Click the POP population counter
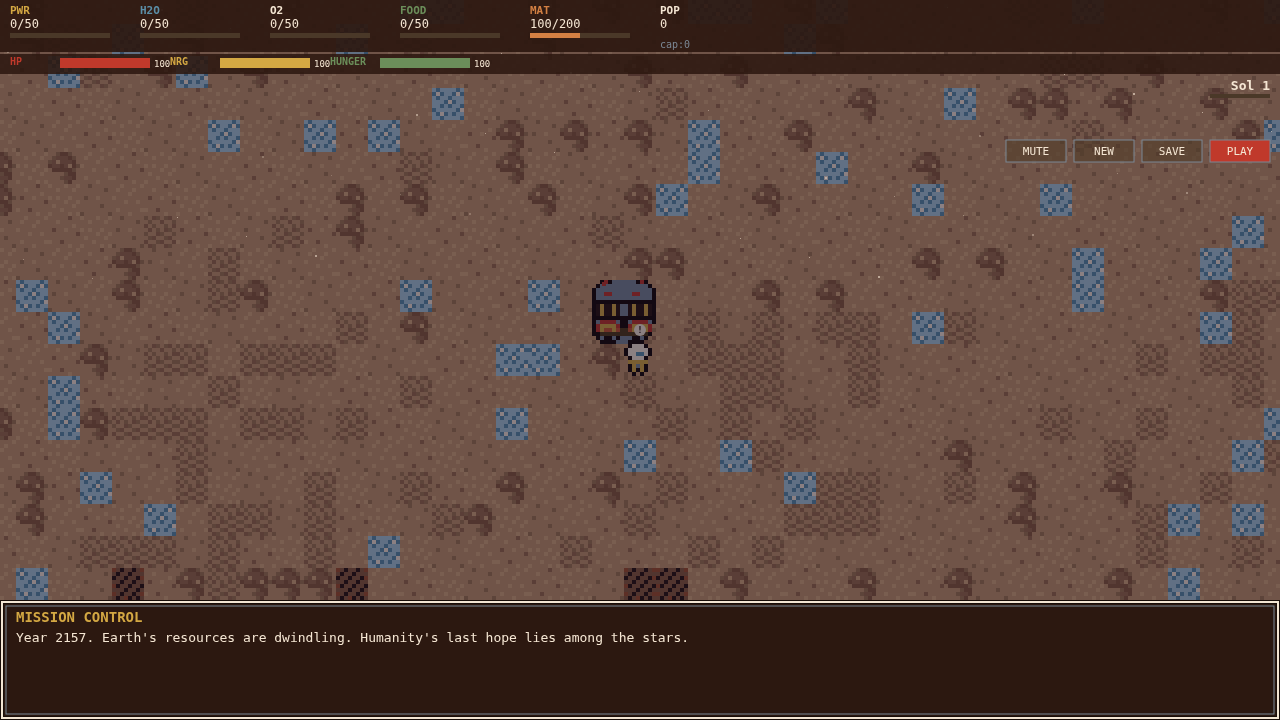1280x720 pixels. 668,17
